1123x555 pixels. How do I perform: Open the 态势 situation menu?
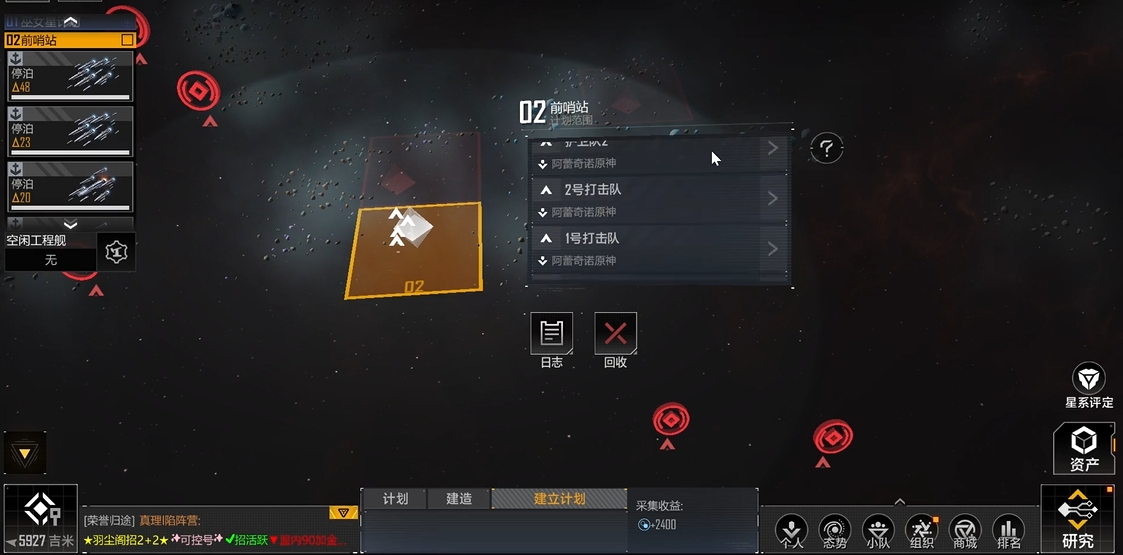[835, 531]
